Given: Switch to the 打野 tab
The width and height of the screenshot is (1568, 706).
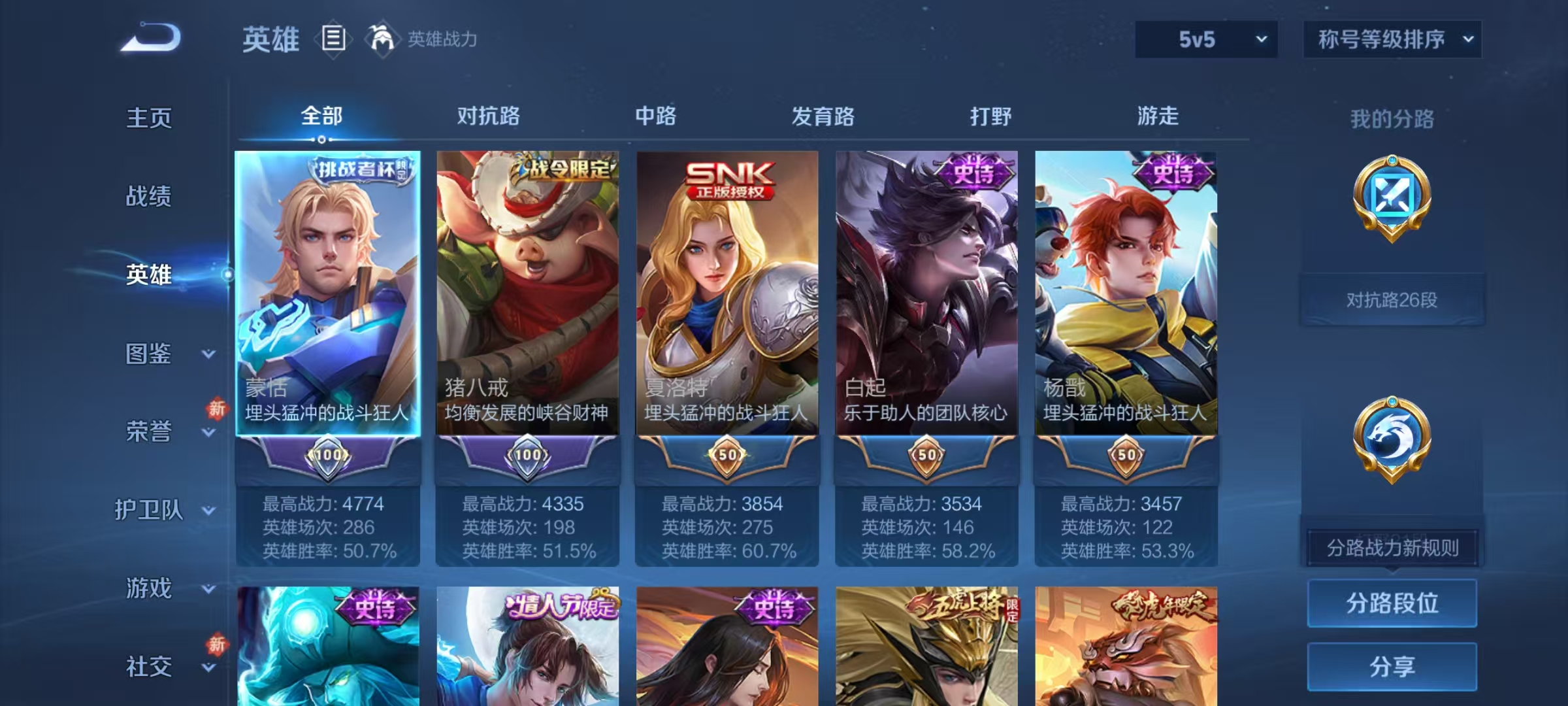Looking at the screenshot, I should tap(992, 116).
